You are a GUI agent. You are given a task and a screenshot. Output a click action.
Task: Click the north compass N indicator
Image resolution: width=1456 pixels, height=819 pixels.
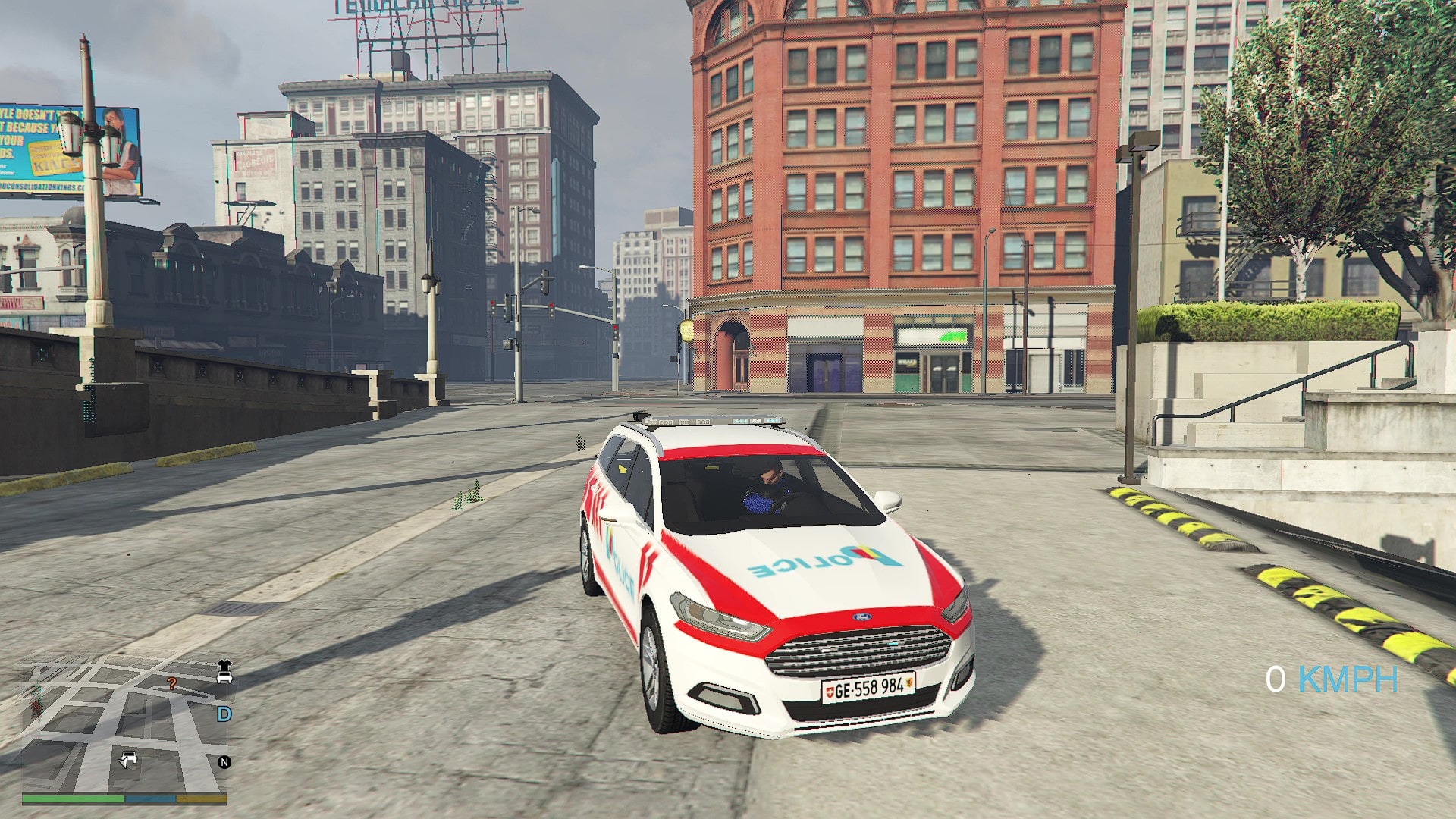coord(224,762)
